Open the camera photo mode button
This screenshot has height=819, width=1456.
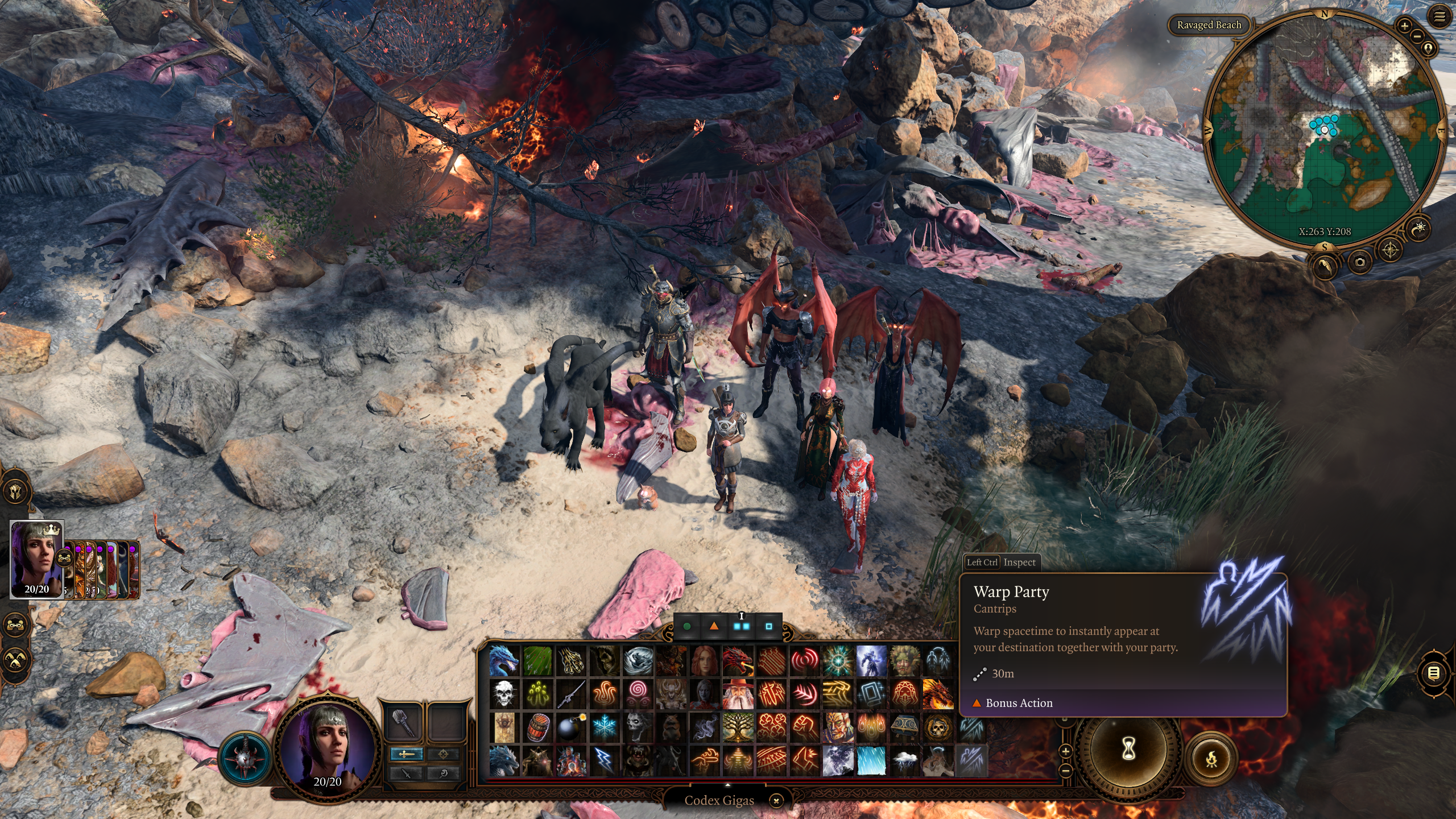click(1359, 262)
